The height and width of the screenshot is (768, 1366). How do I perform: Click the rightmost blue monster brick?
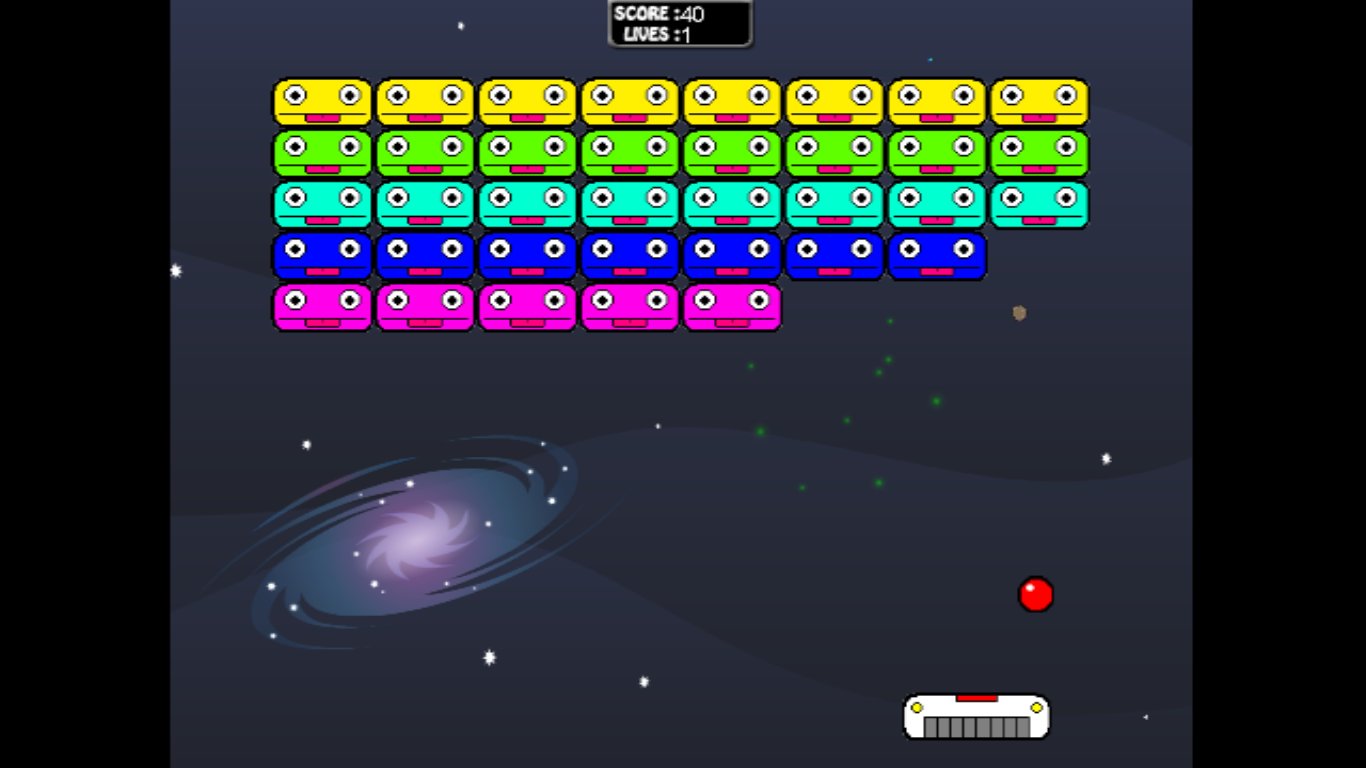(937, 256)
